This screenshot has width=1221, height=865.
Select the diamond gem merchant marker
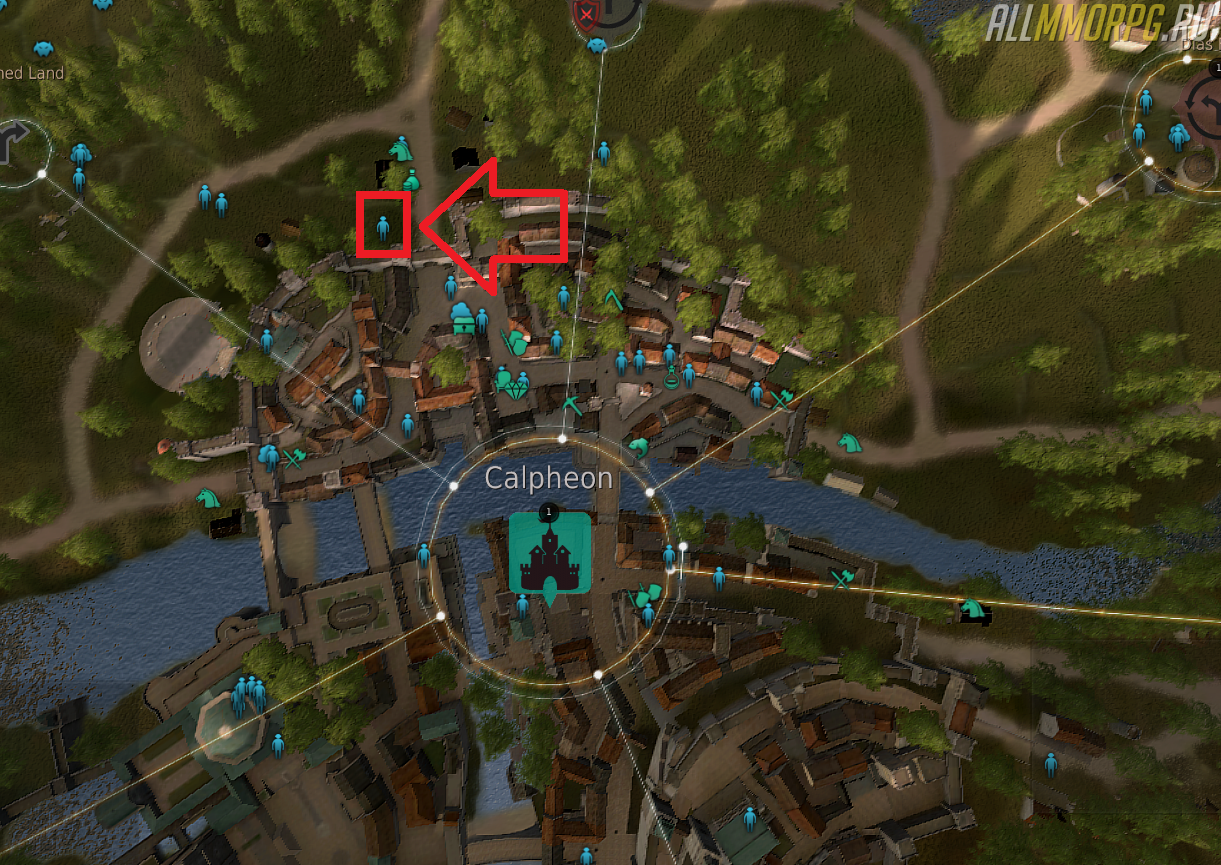[517, 387]
